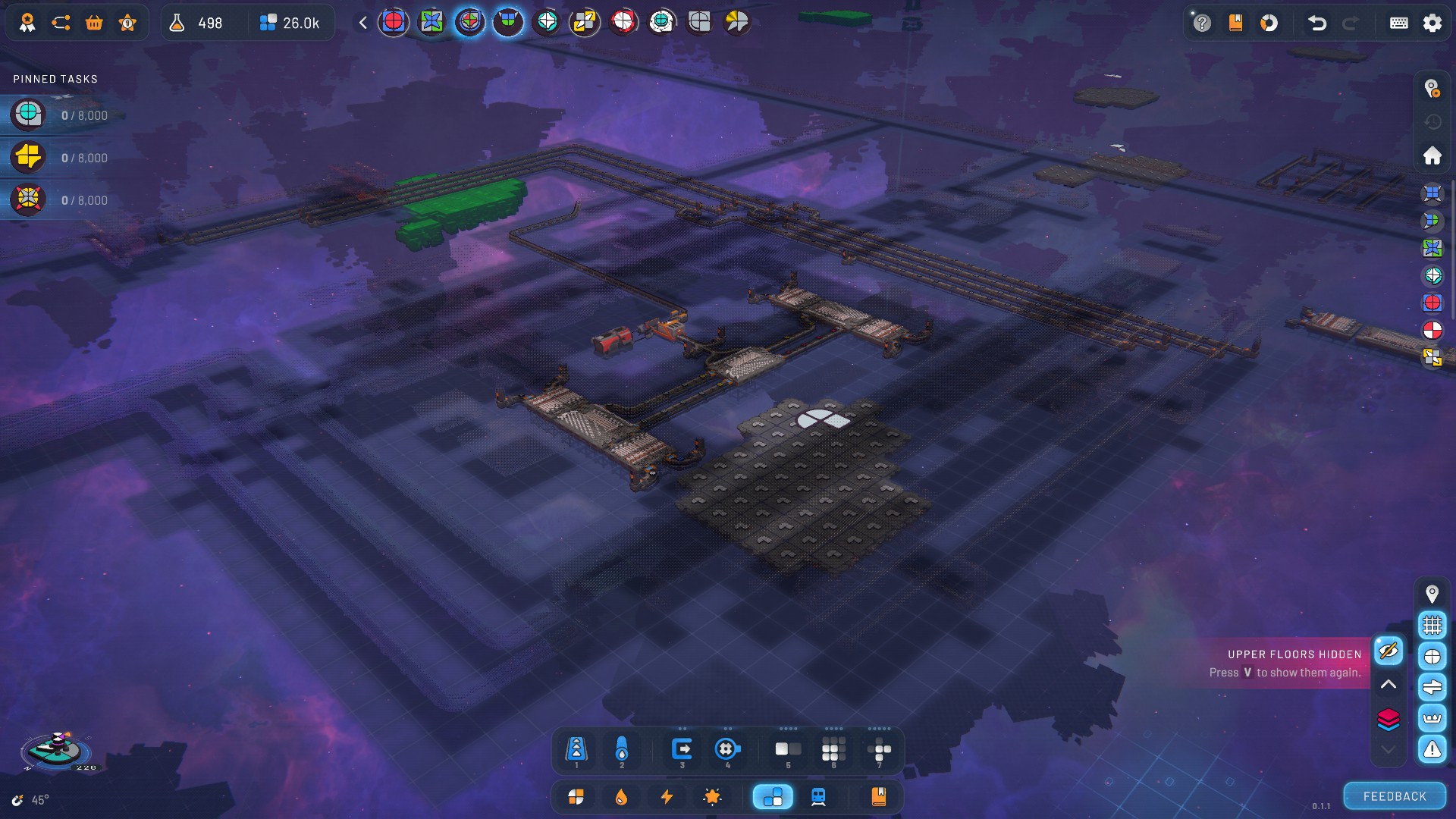The image size is (1456, 819).
Task: Select the lightning bolt wires category
Action: coord(667,797)
